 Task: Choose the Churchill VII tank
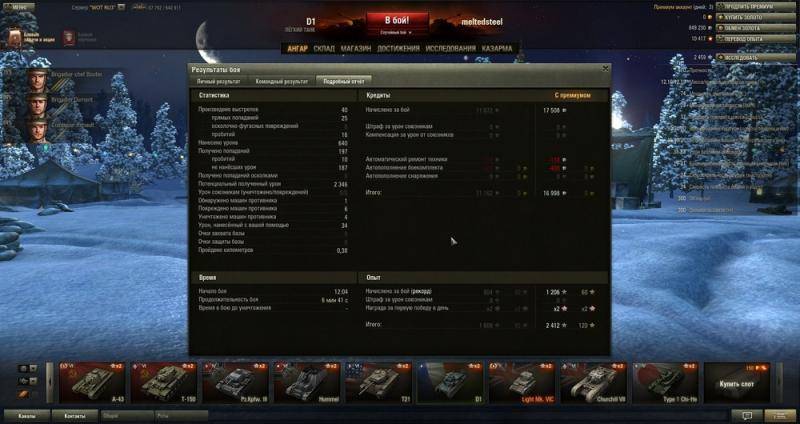(593, 382)
